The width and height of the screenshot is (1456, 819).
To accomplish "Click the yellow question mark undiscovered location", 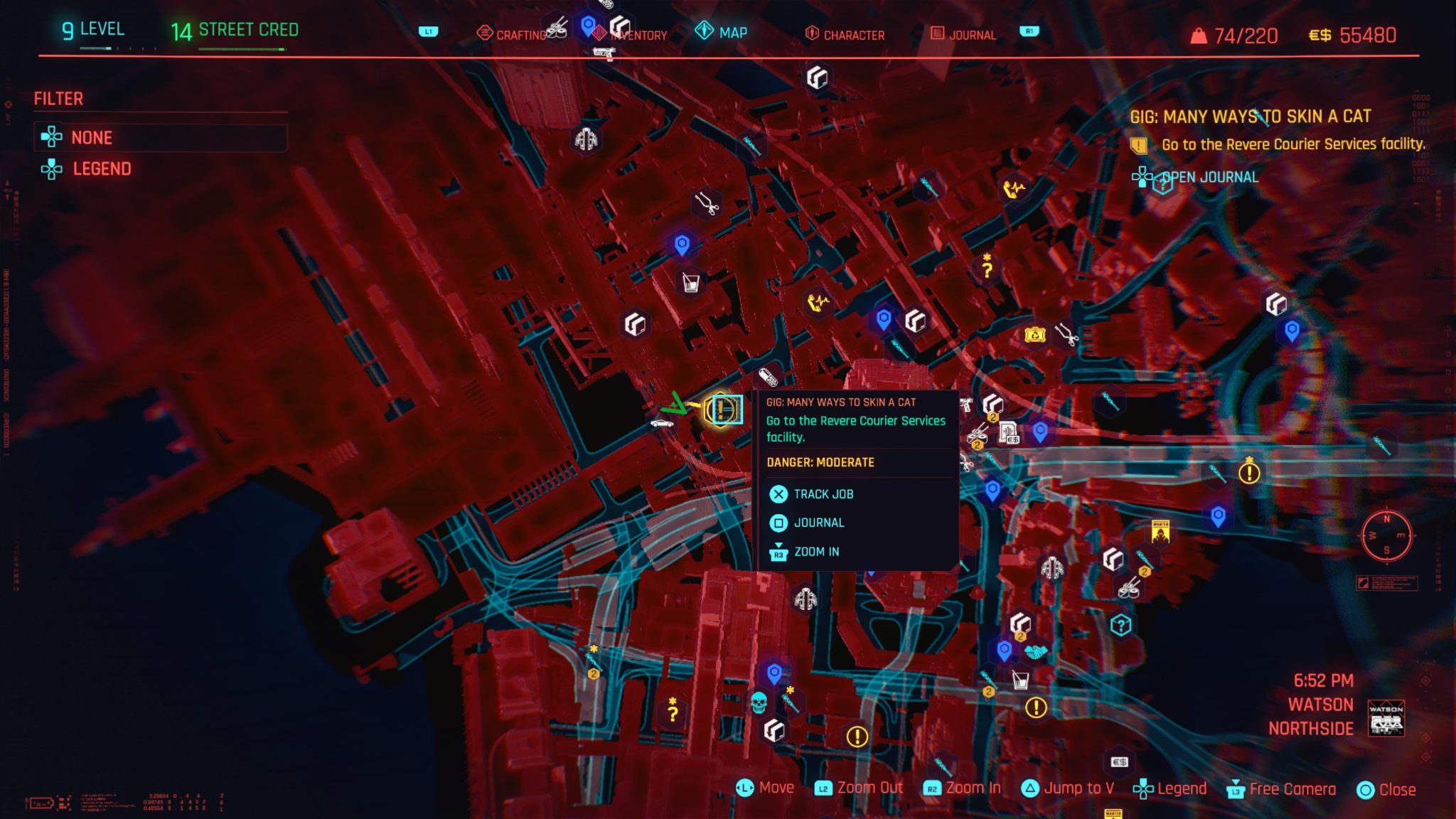I will click(x=987, y=269).
